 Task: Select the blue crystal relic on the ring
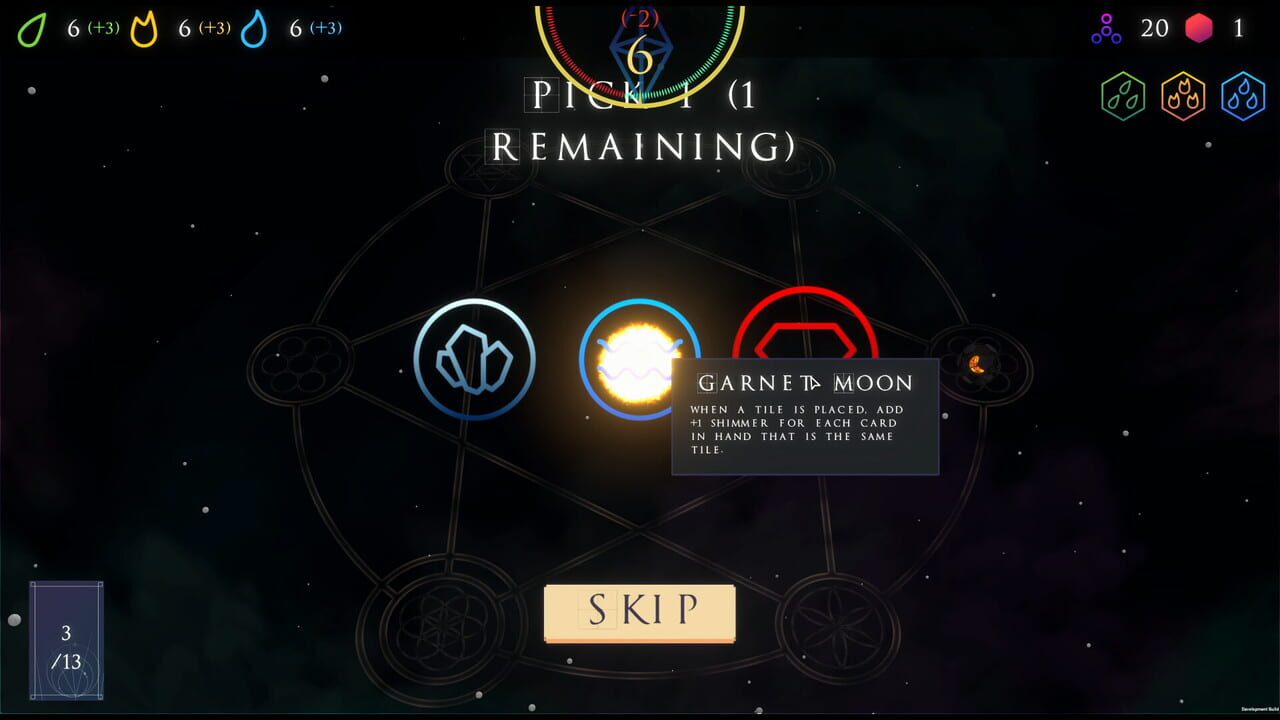pos(475,362)
